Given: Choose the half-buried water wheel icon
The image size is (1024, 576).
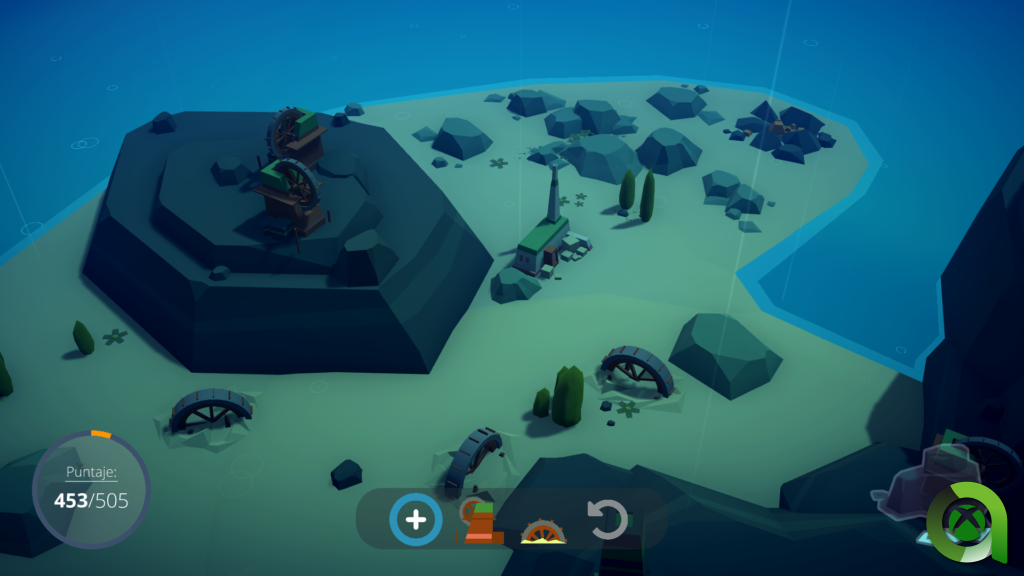Looking at the screenshot, I should [x=544, y=531].
